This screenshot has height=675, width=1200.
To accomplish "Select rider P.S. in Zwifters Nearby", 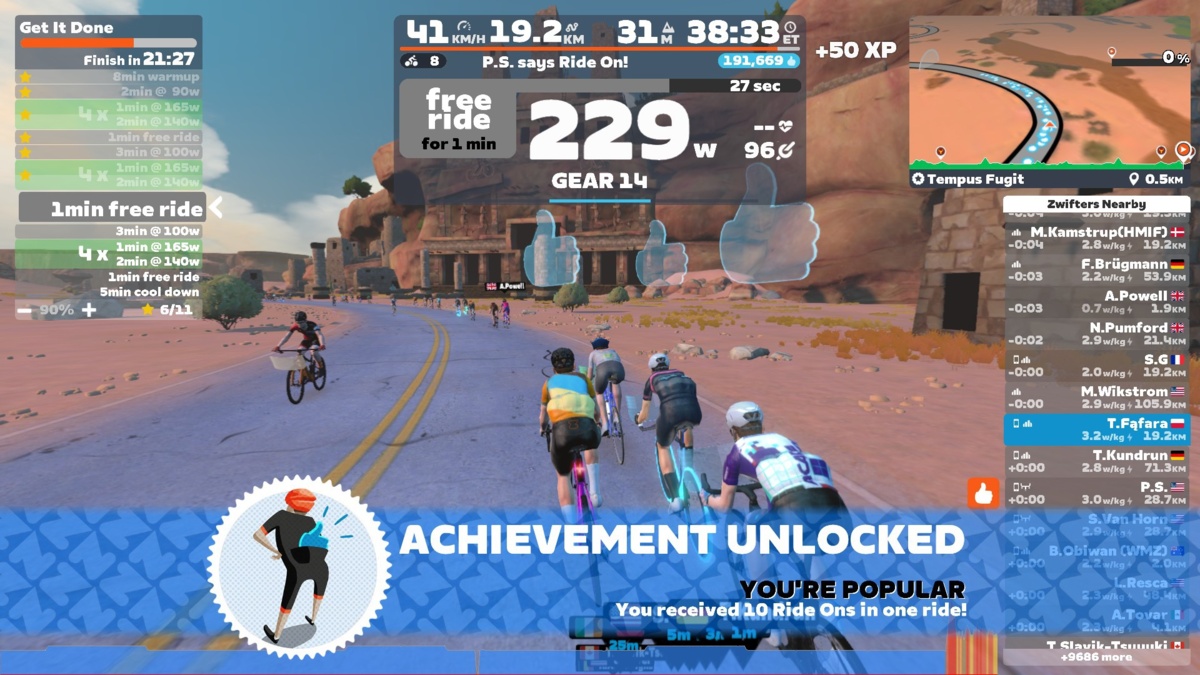I will (1096, 494).
